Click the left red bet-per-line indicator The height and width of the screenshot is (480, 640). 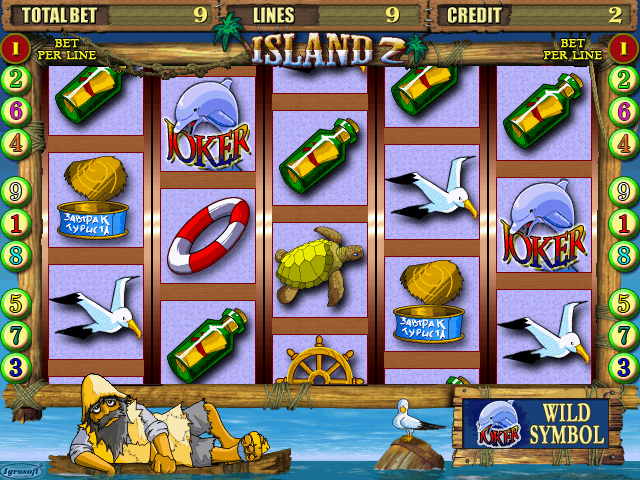pyautogui.click(x=15, y=47)
